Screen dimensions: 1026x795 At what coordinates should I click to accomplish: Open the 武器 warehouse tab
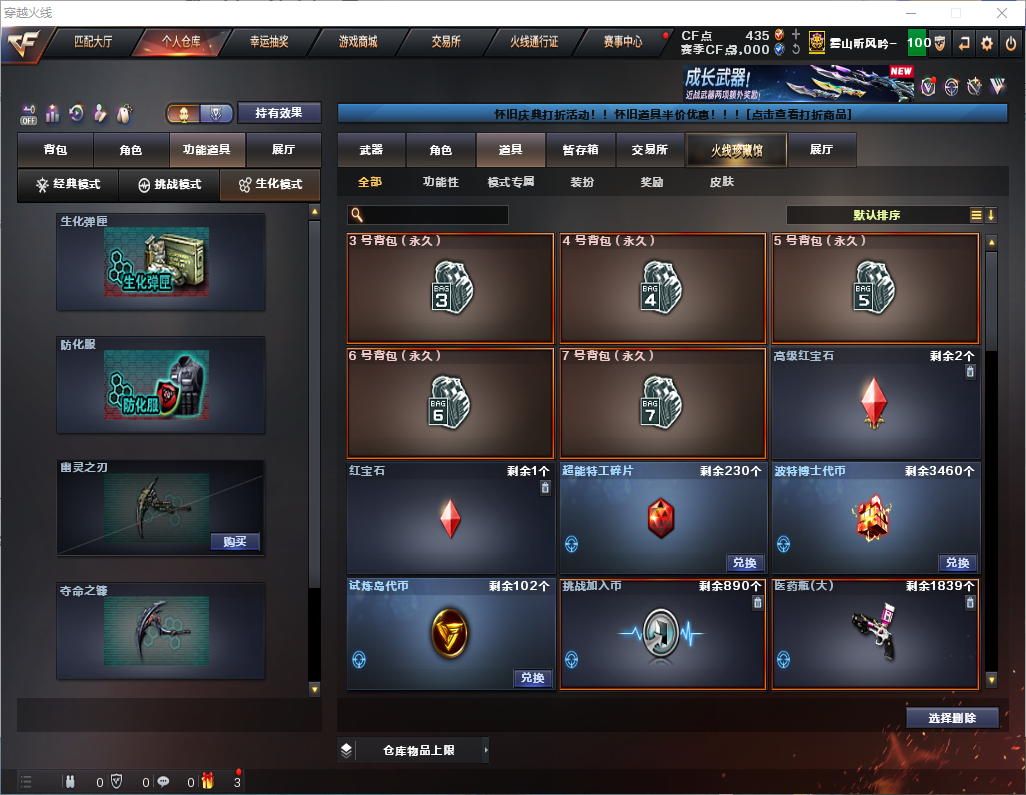click(371, 150)
